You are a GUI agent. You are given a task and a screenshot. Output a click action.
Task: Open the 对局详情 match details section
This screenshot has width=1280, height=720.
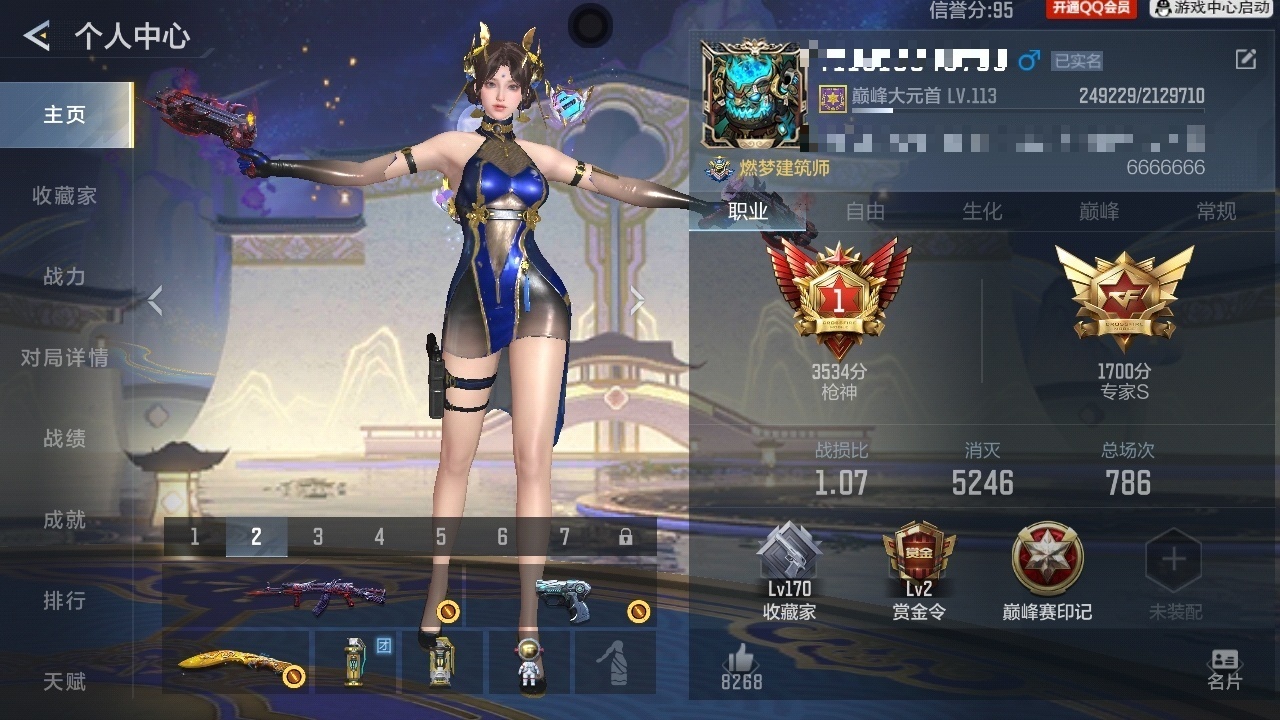click(x=65, y=357)
